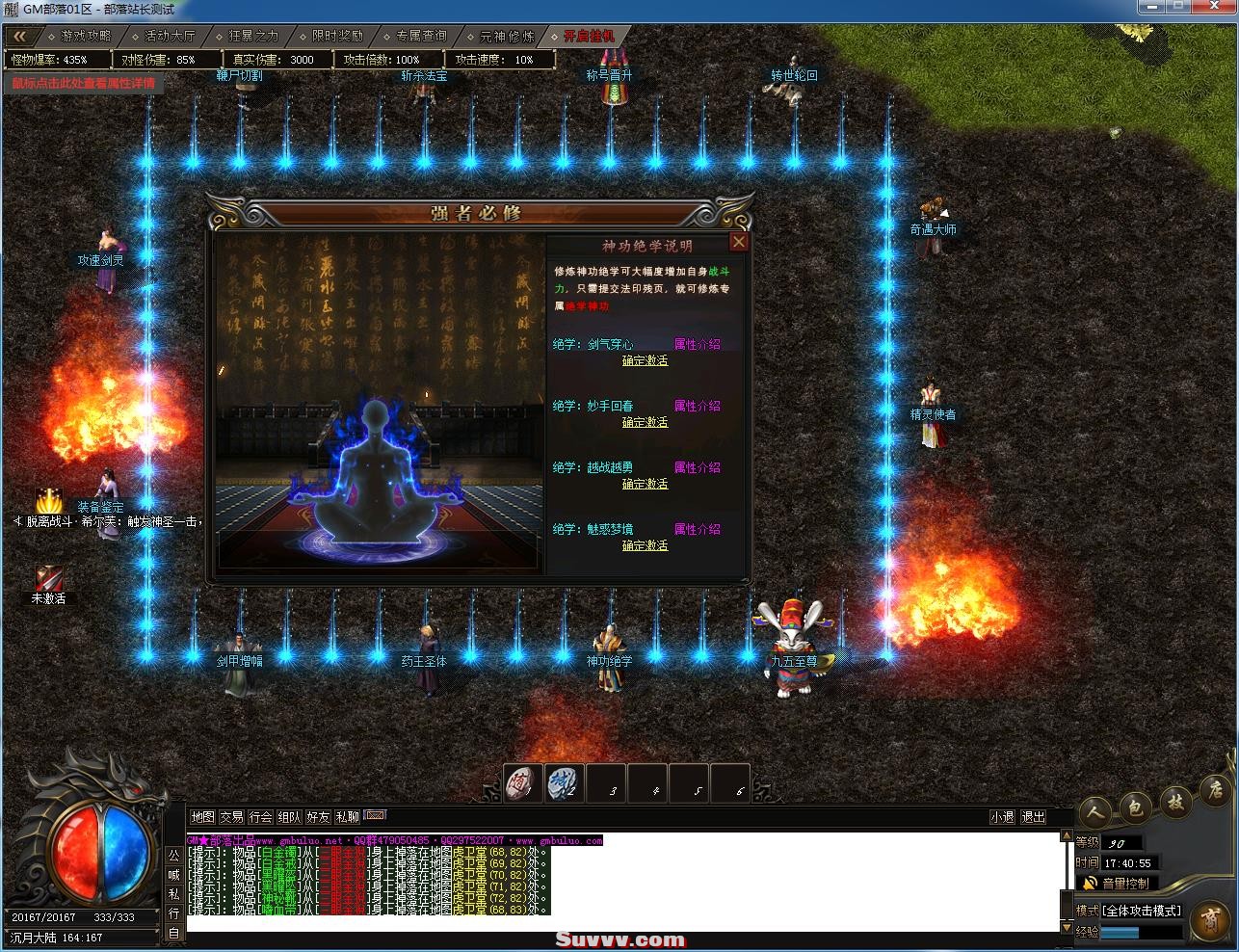Use the first hotbar slot item
The height and width of the screenshot is (952, 1239).
click(525, 782)
